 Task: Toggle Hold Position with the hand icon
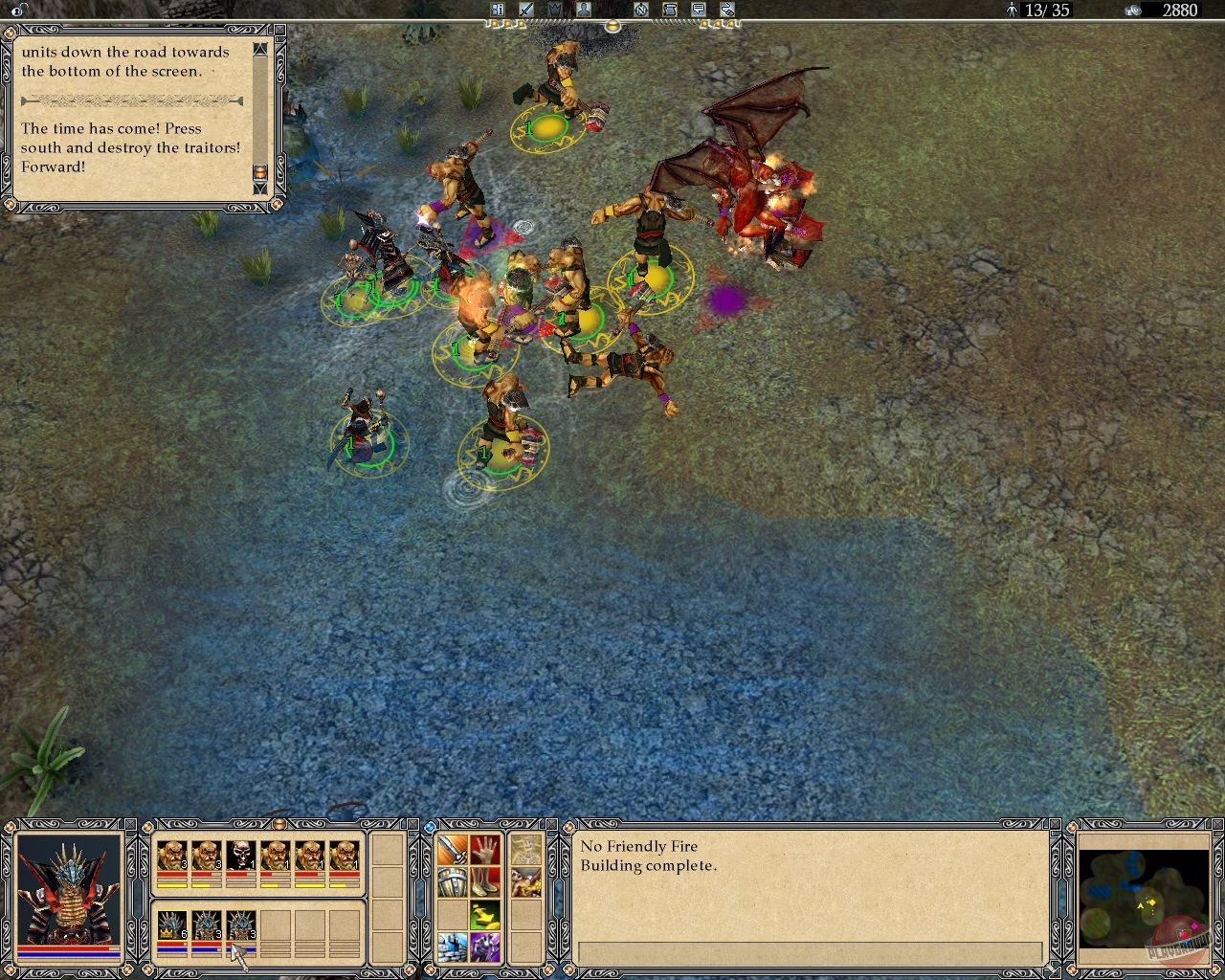point(487,849)
